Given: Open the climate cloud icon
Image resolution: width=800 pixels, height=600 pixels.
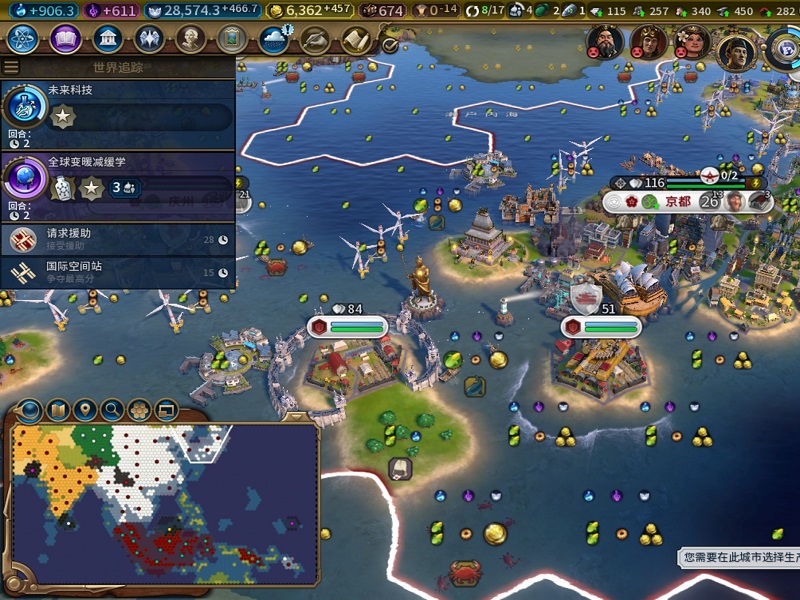Looking at the screenshot, I should pyautogui.click(x=273, y=40).
